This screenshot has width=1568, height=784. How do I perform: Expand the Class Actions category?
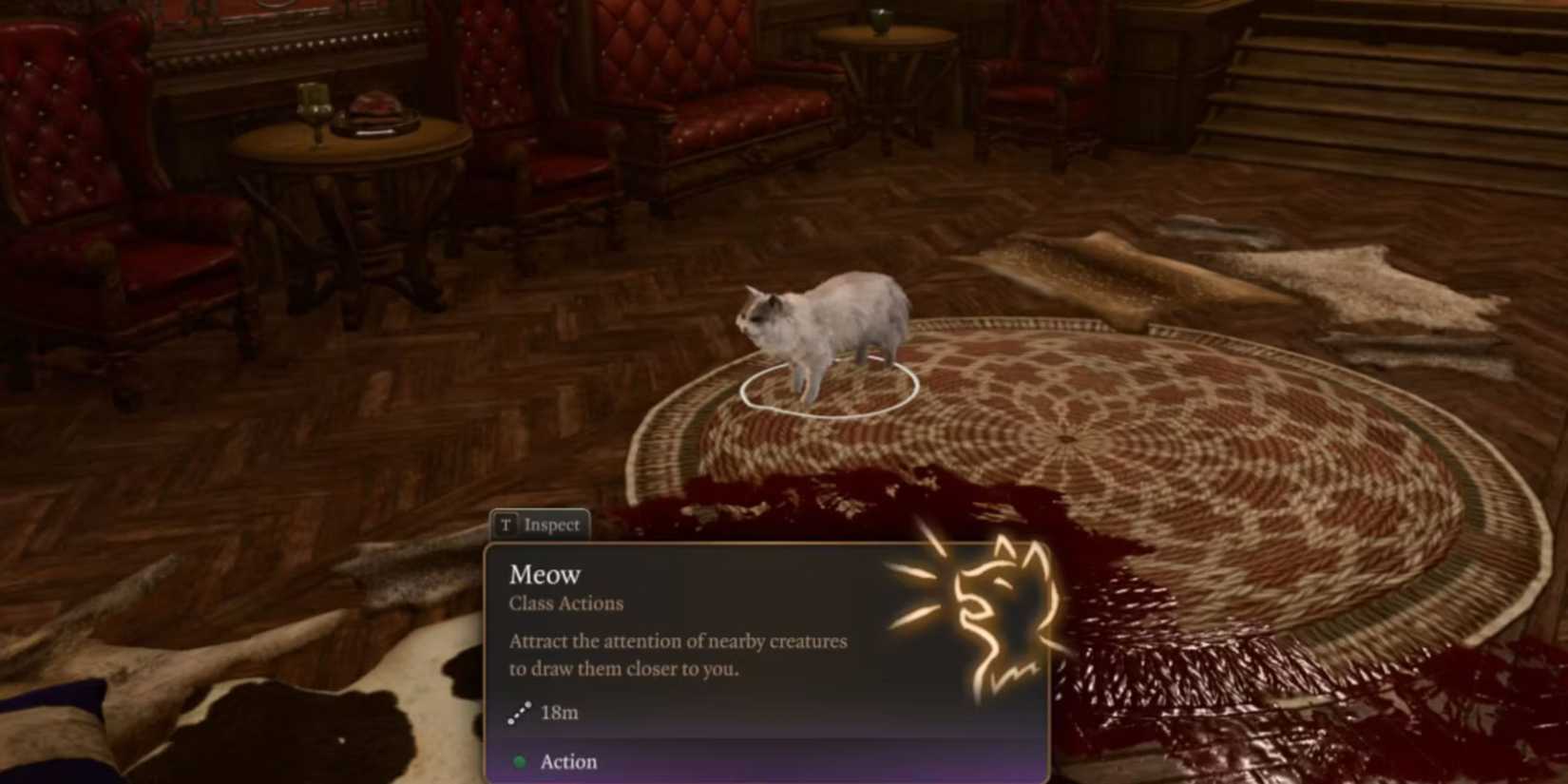[x=566, y=602]
